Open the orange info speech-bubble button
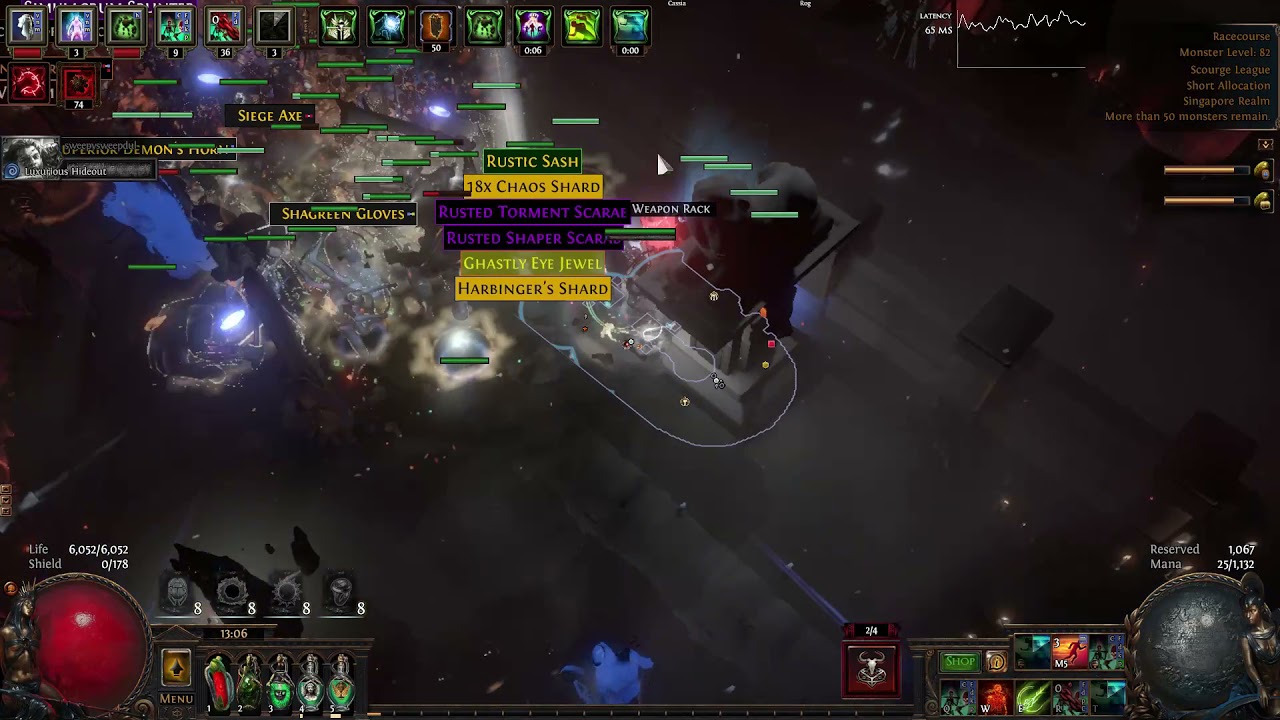This screenshot has width=1280, height=720. coord(996,662)
